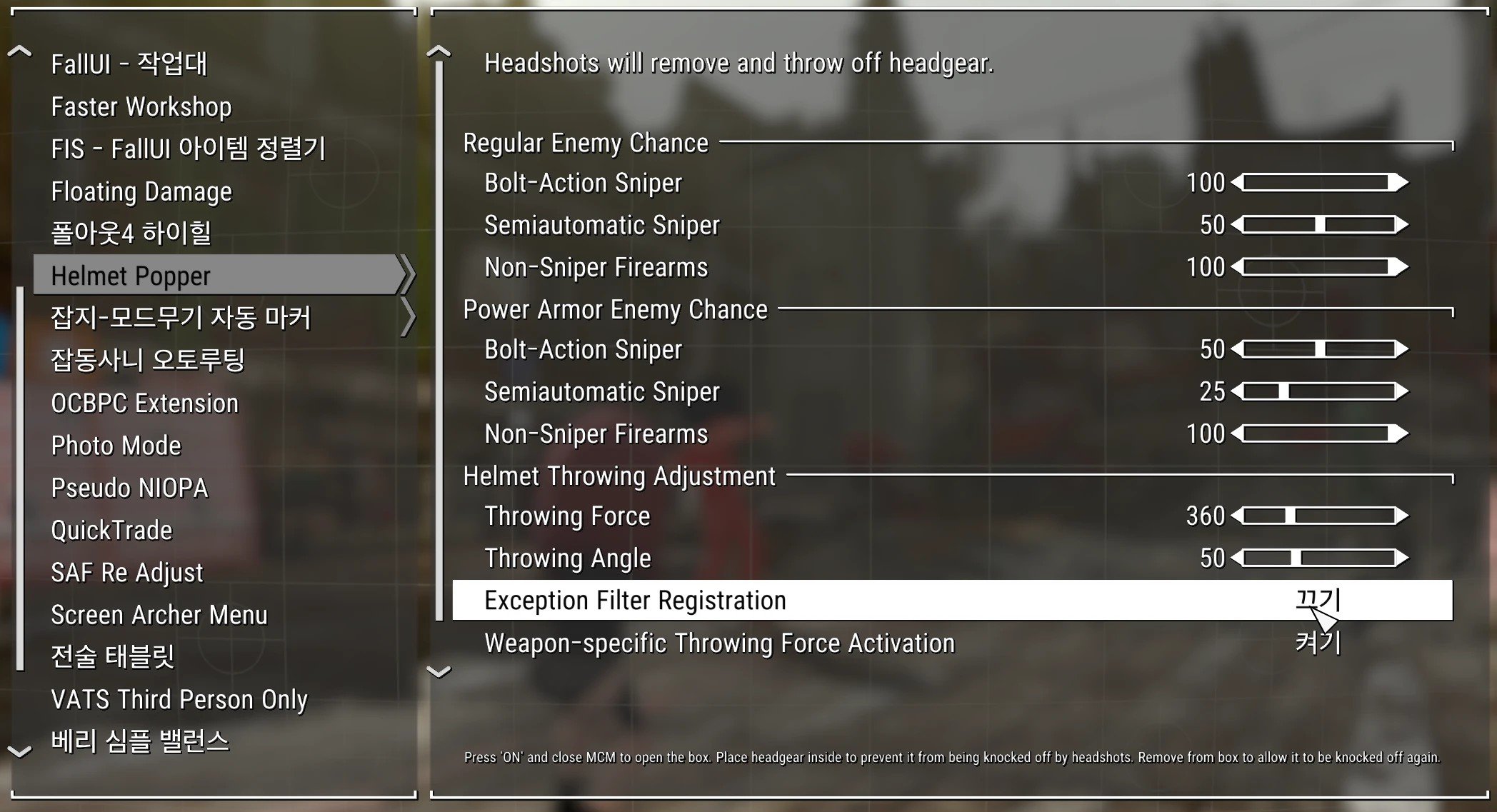Choose OCBPC Extension from the list
This screenshot has width=1497, height=812.
click(x=144, y=404)
